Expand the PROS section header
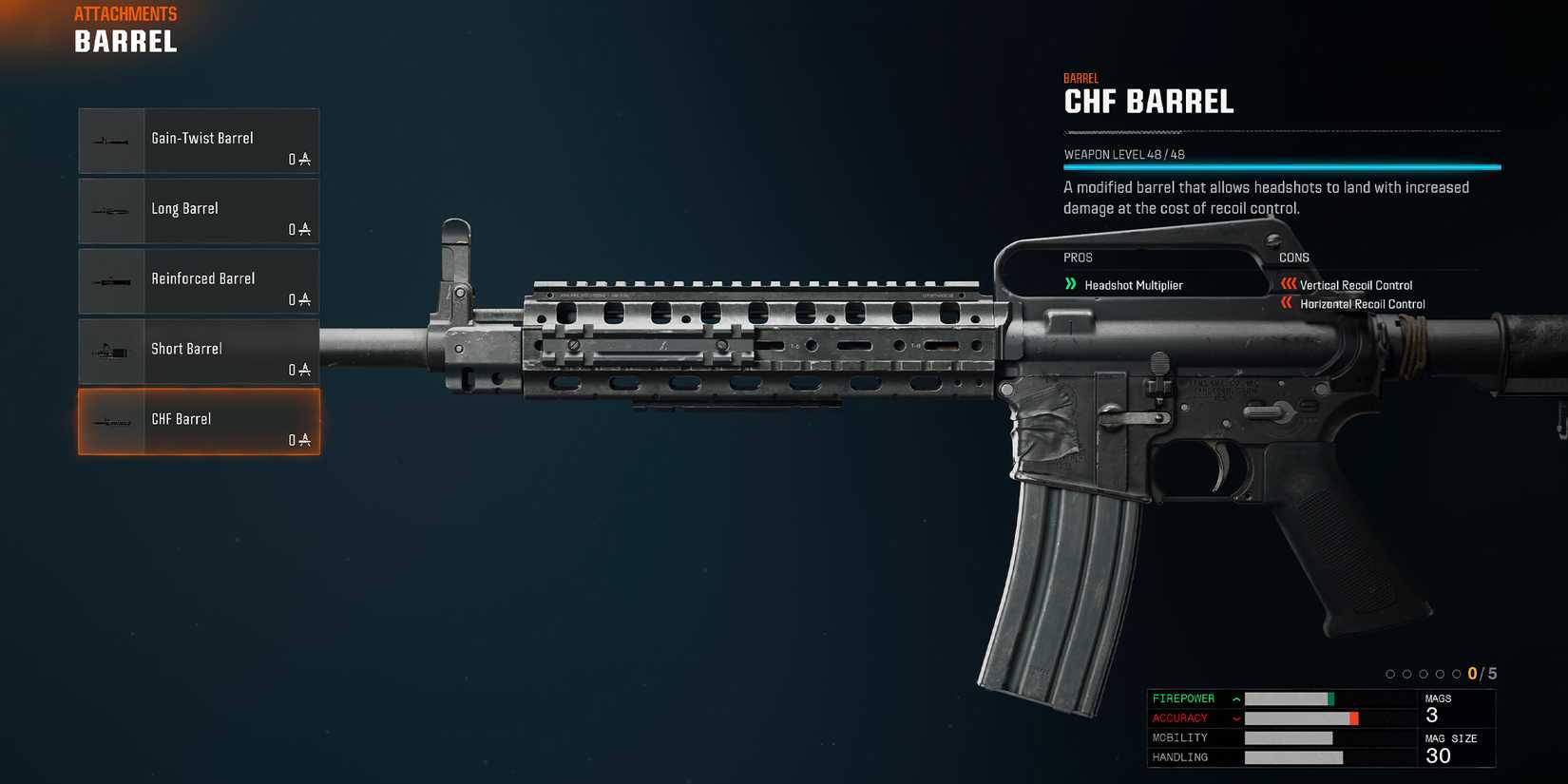This screenshot has height=784, width=1568. [1077, 258]
